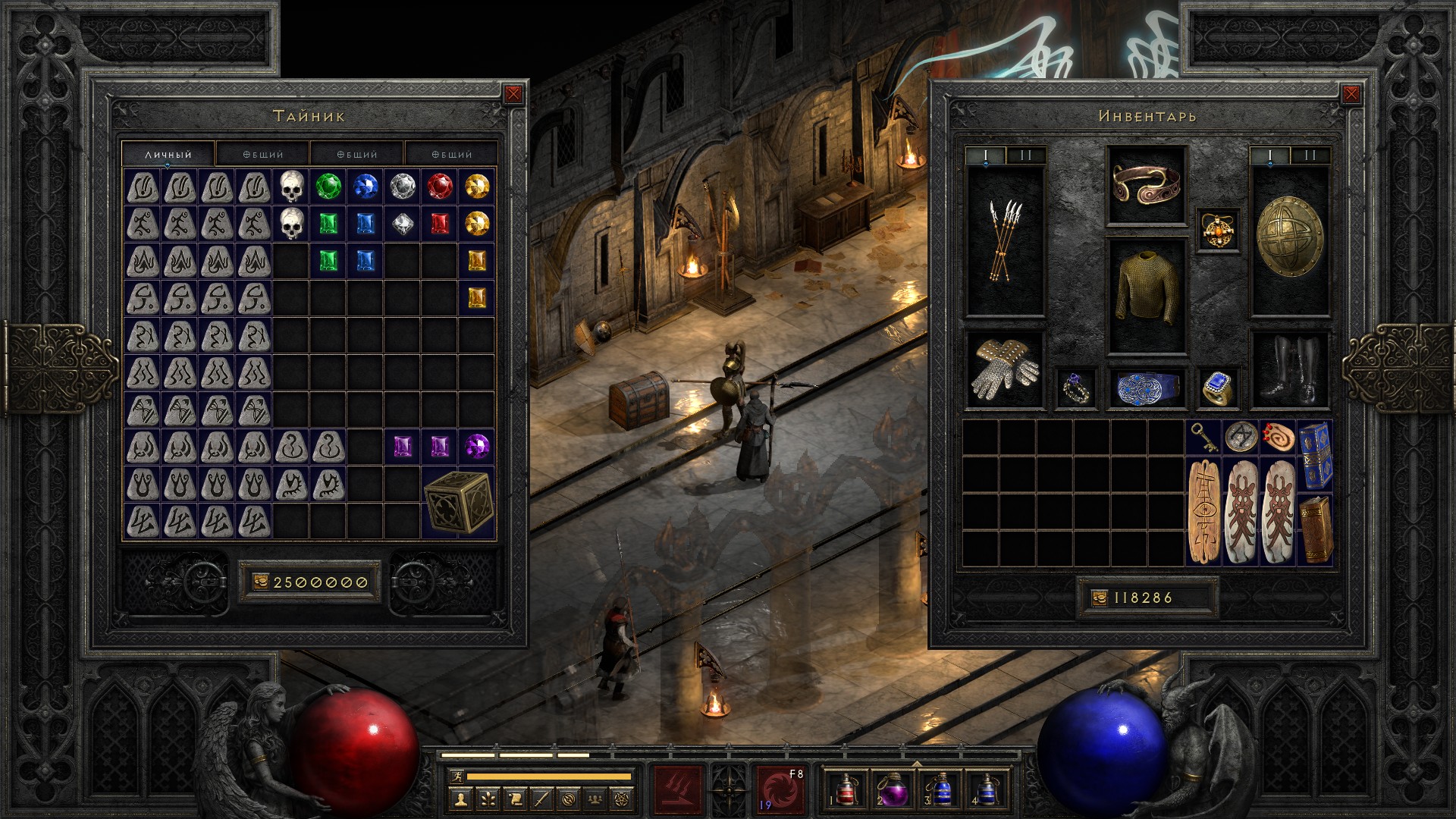
Task: Select the blue tome in inventory
Action: click(1315, 454)
